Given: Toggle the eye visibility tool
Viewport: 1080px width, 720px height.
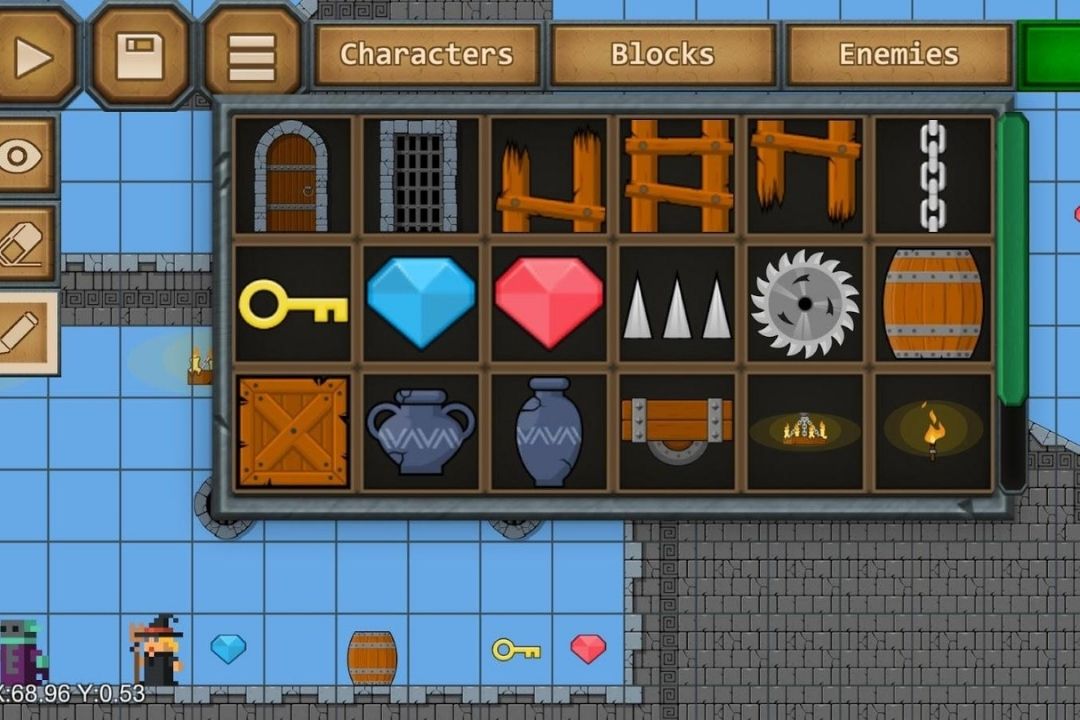Looking at the screenshot, I should point(24,156).
